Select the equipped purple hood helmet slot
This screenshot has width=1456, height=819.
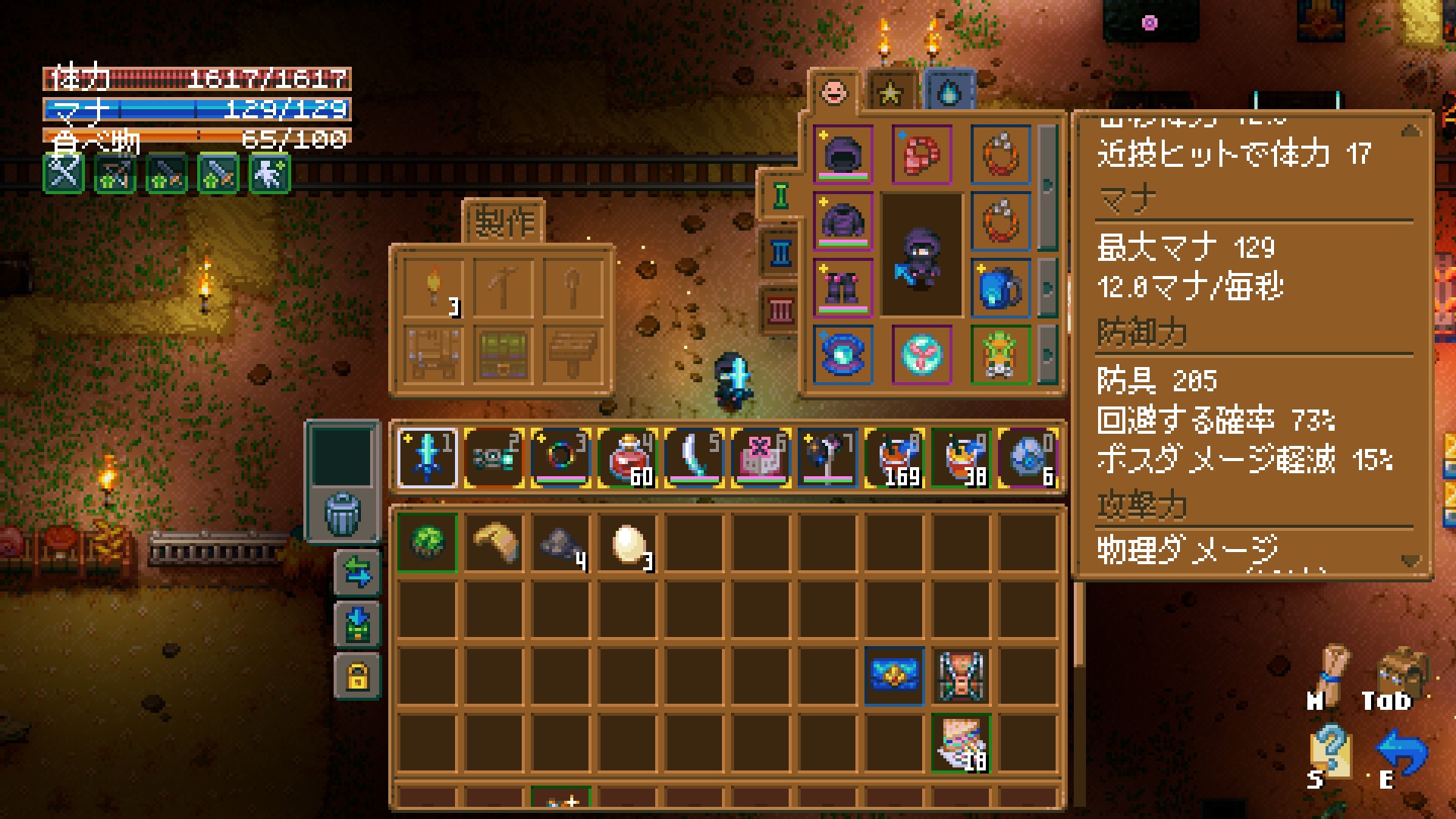tap(843, 155)
